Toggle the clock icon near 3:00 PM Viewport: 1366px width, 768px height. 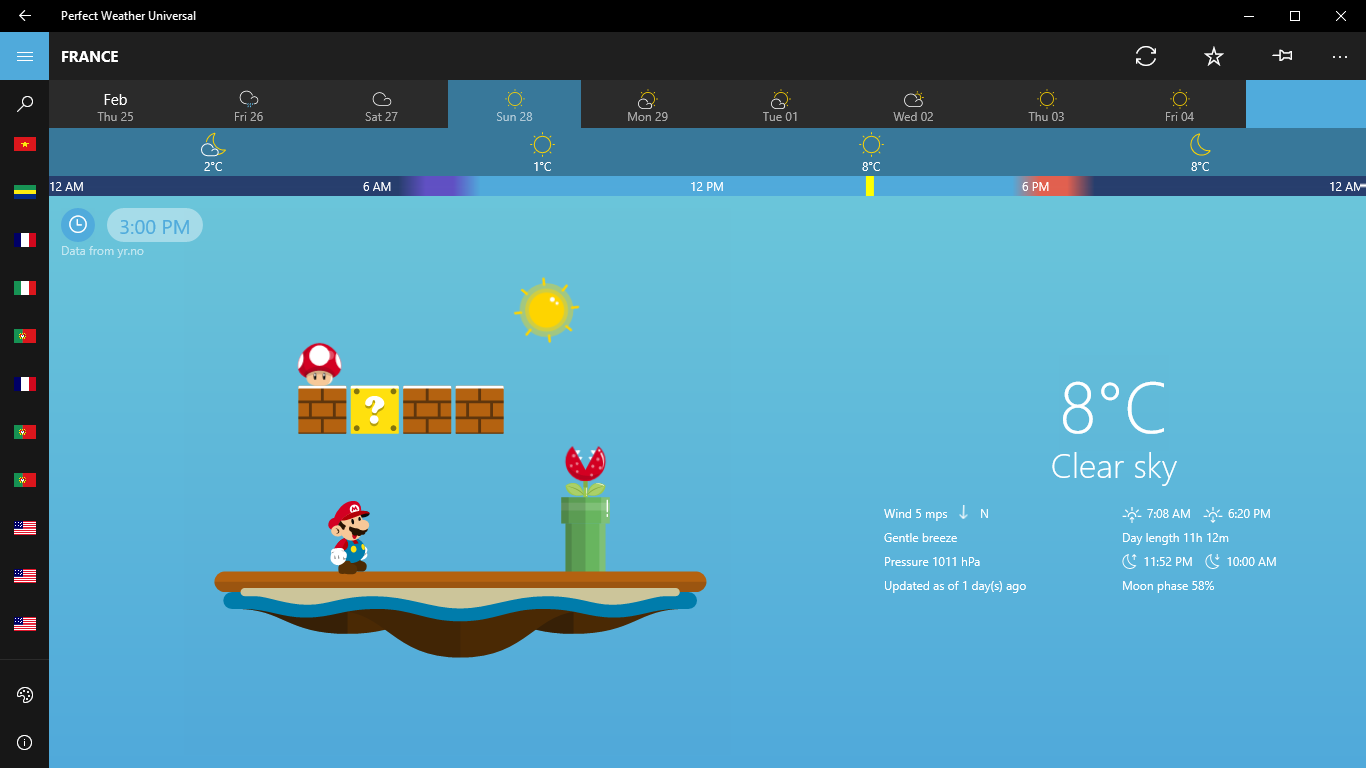coord(78,224)
